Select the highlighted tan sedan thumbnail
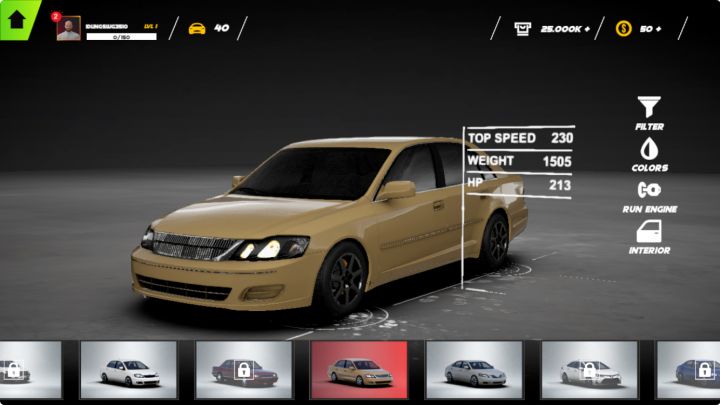 click(359, 370)
